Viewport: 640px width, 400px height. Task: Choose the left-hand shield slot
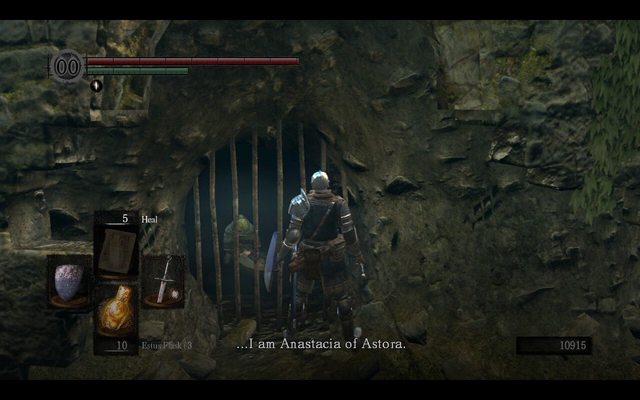pos(69,282)
